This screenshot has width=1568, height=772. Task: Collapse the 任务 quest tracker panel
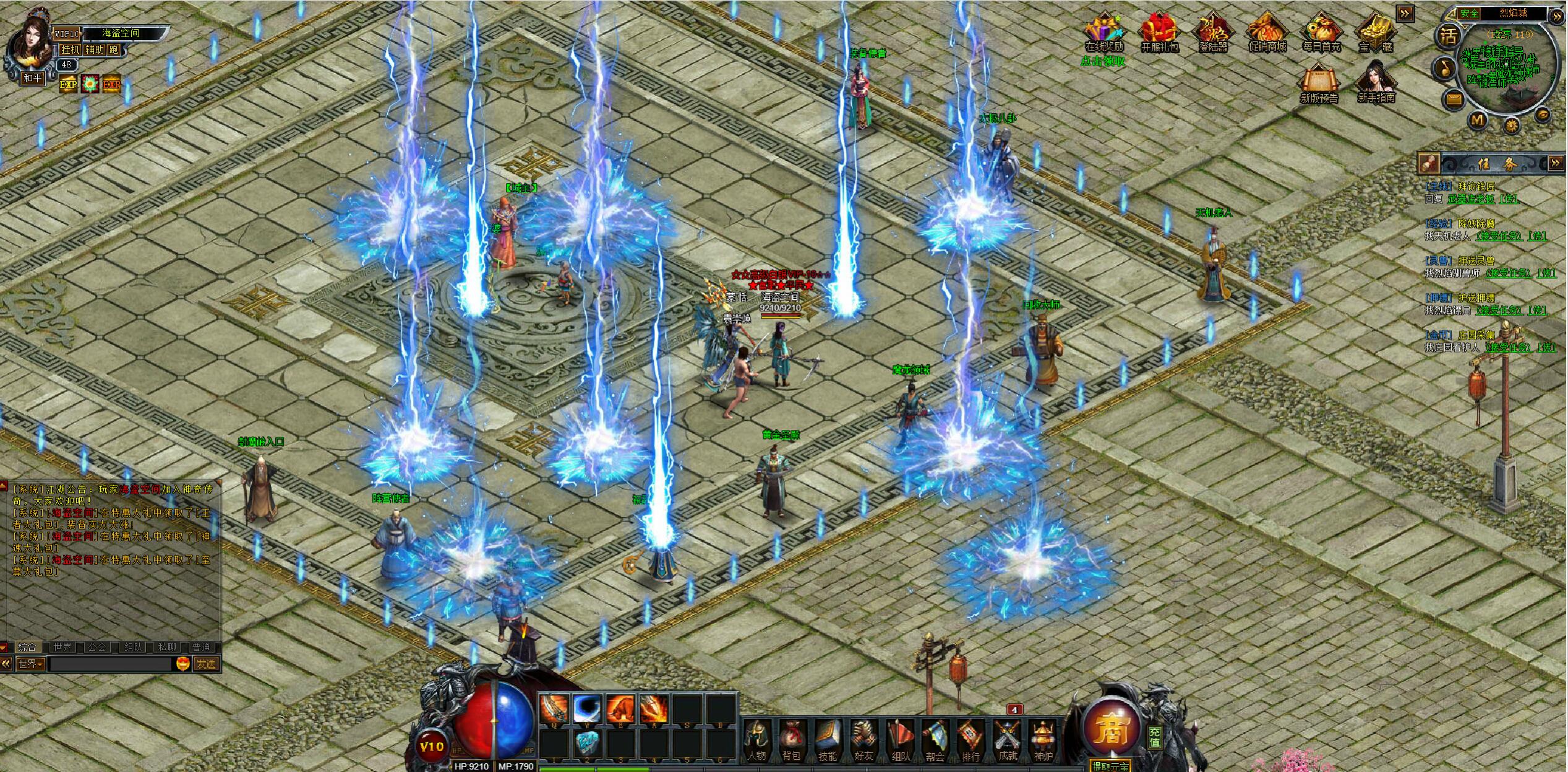(x=1556, y=163)
